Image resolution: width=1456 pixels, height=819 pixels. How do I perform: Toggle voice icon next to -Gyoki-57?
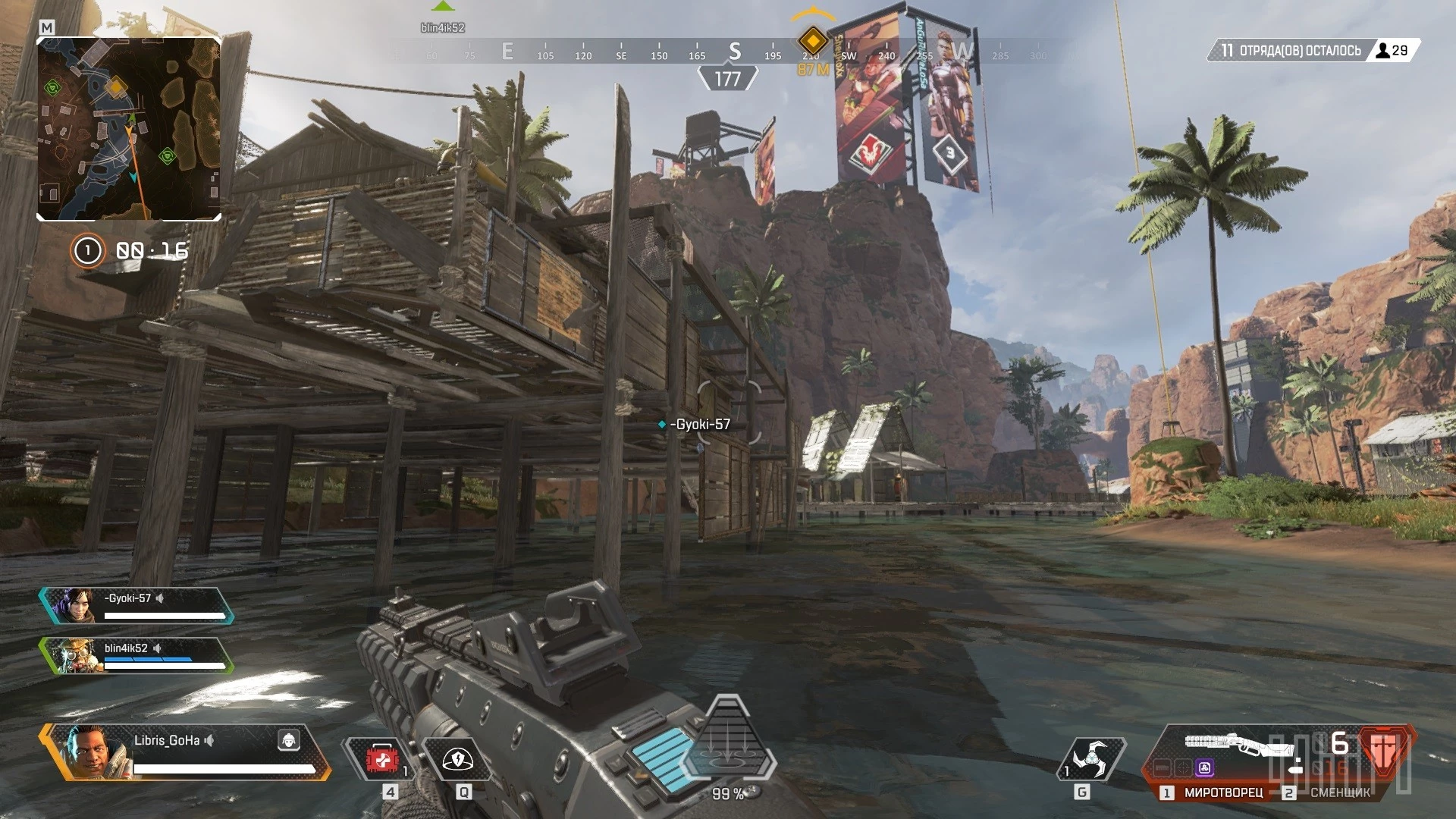161,598
